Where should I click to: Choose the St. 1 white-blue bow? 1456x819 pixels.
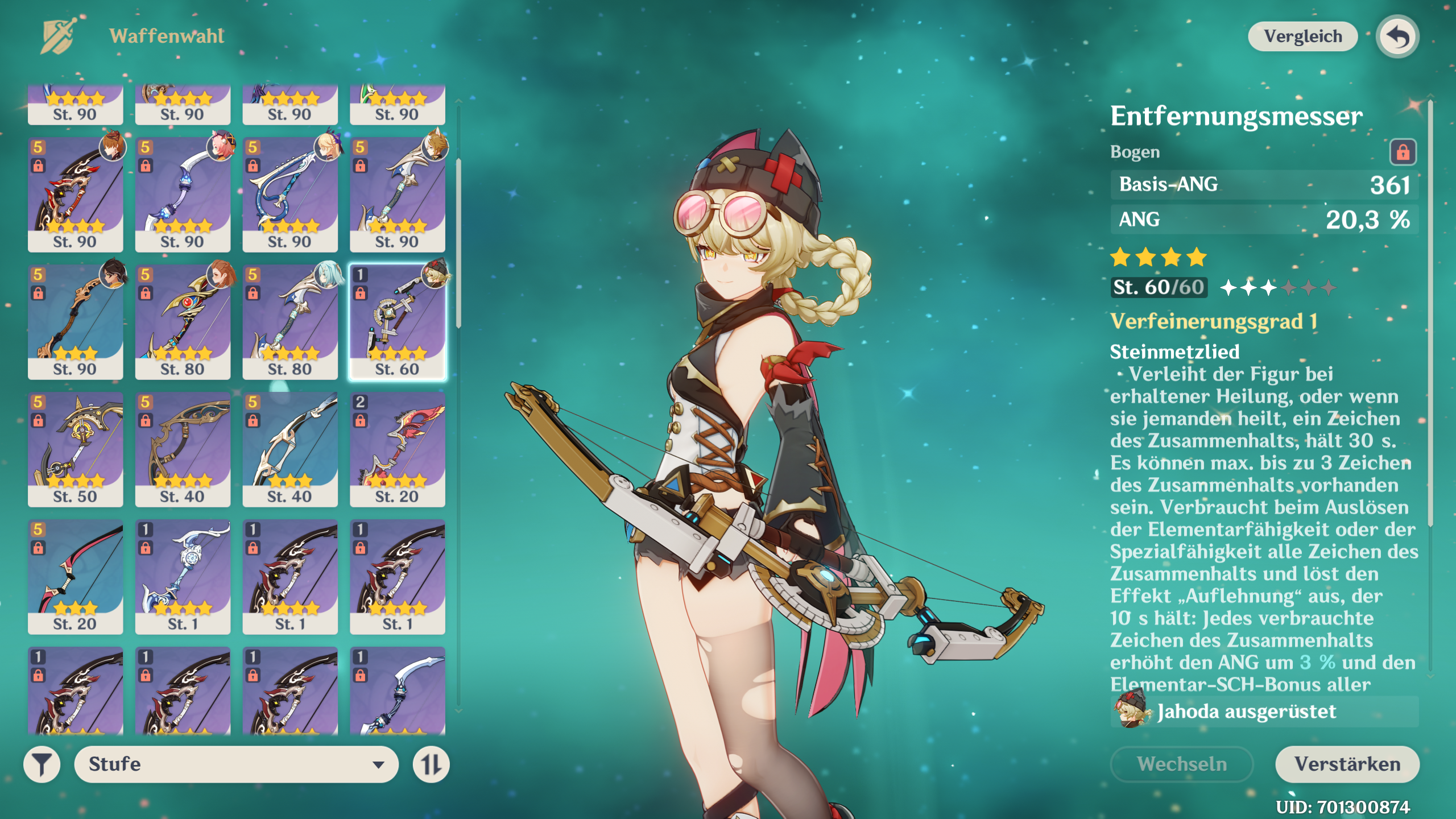point(183,577)
